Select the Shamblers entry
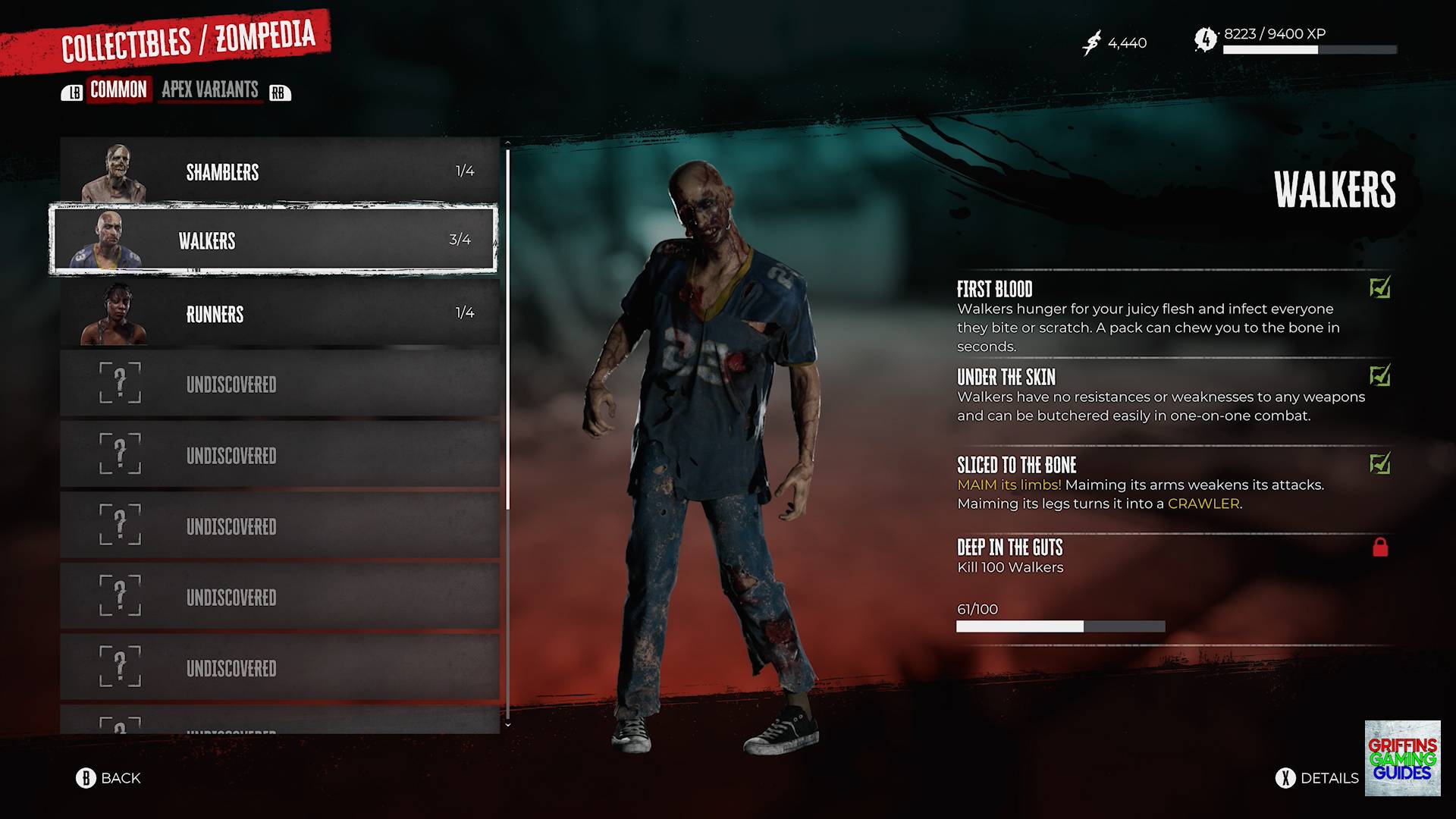The width and height of the screenshot is (1456, 819). (279, 171)
